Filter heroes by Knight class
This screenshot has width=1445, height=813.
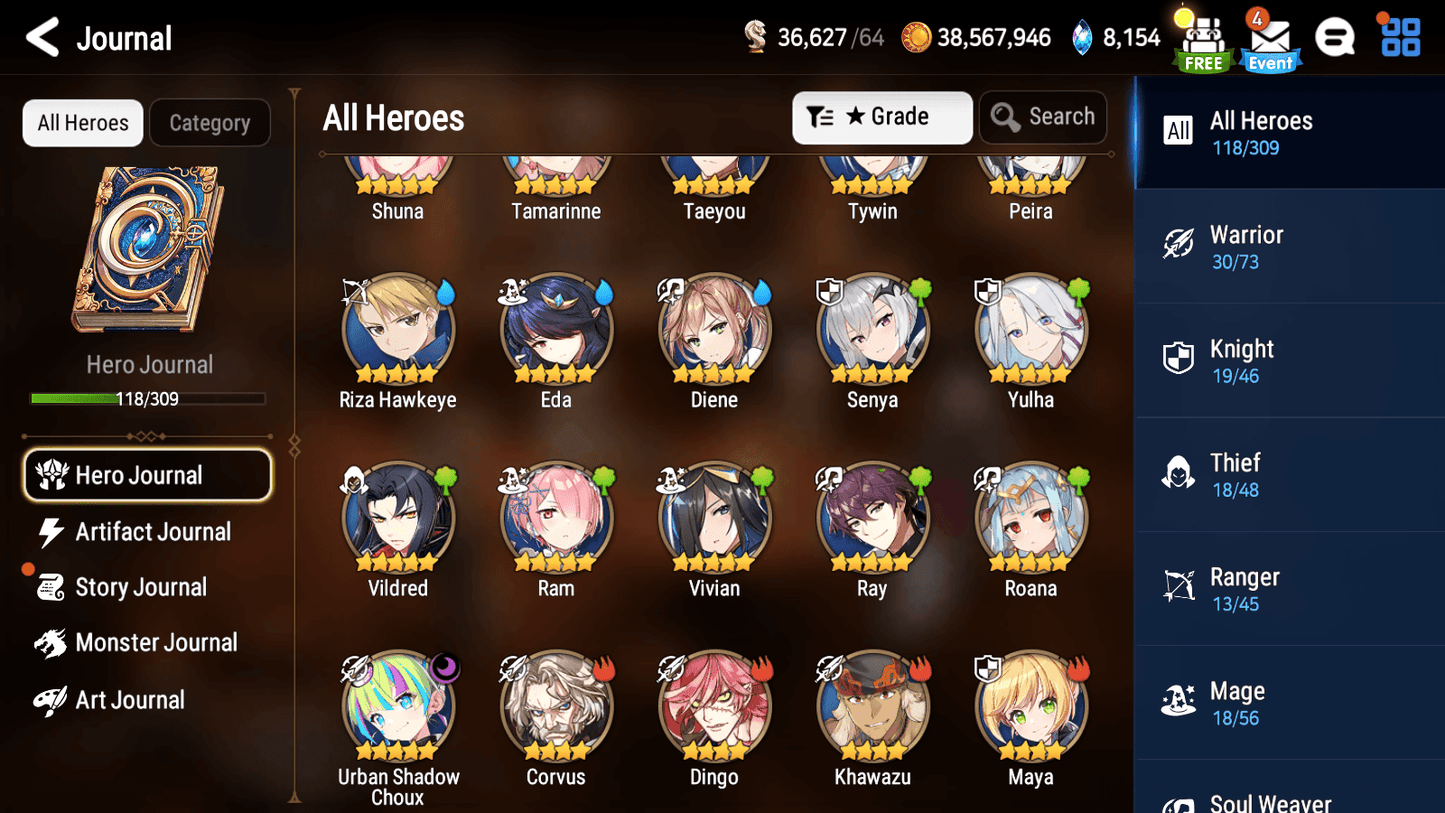click(x=1288, y=360)
